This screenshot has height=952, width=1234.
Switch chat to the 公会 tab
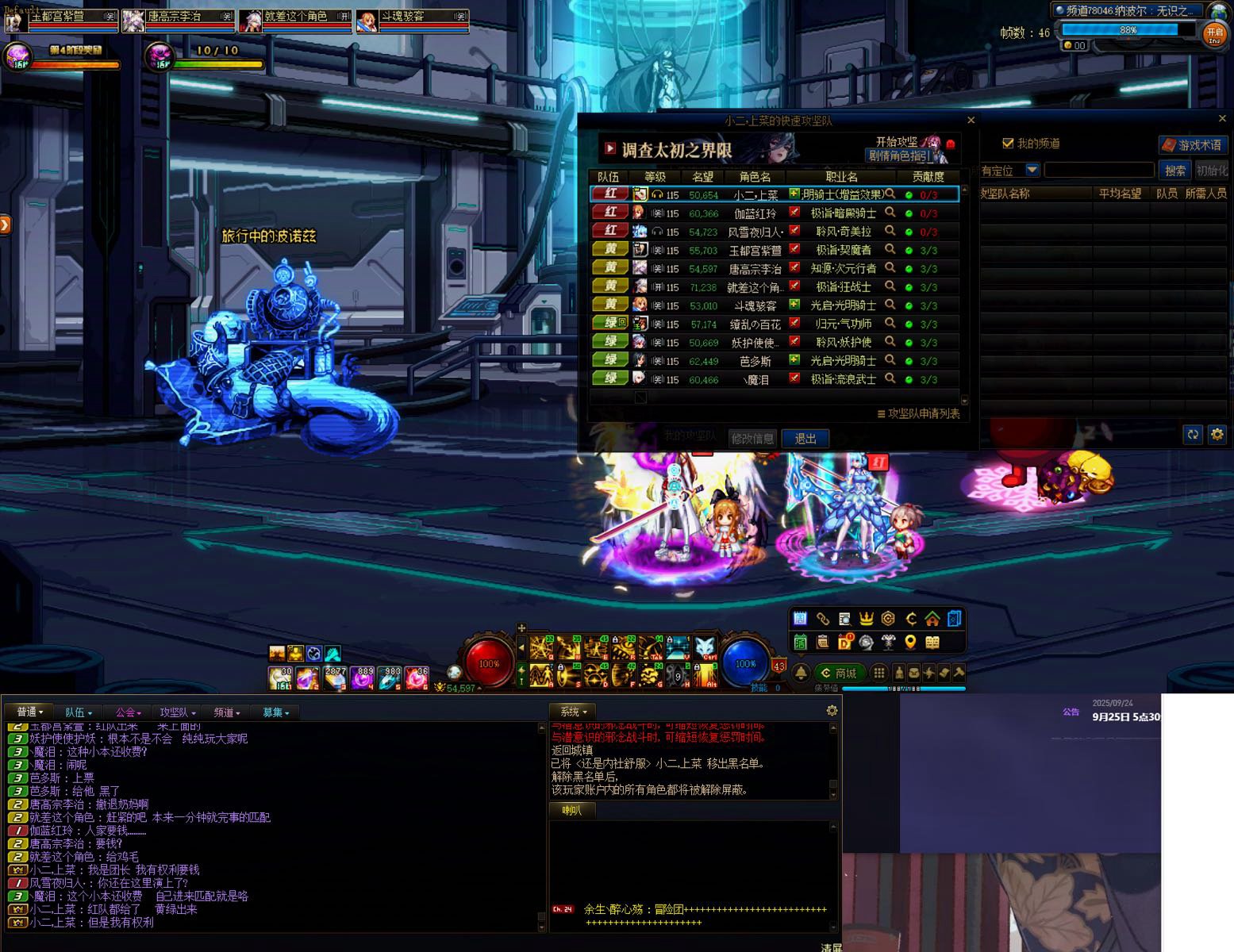(128, 712)
